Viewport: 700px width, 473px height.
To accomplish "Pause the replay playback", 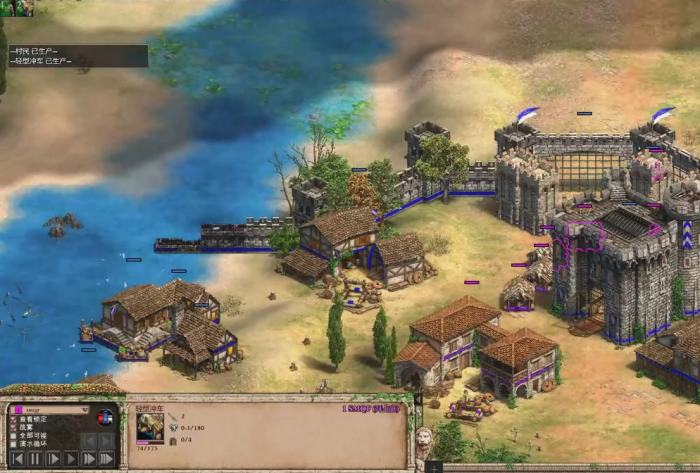I will [x=35, y=459].
